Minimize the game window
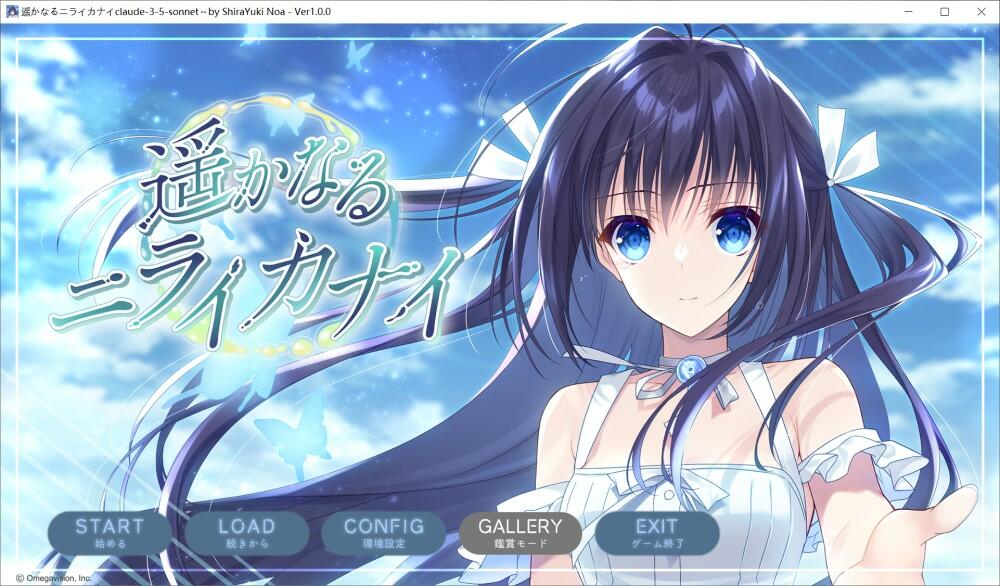The width and height of the screenshot is (1000, 586). pyautogui.click(x=908, y=11)
